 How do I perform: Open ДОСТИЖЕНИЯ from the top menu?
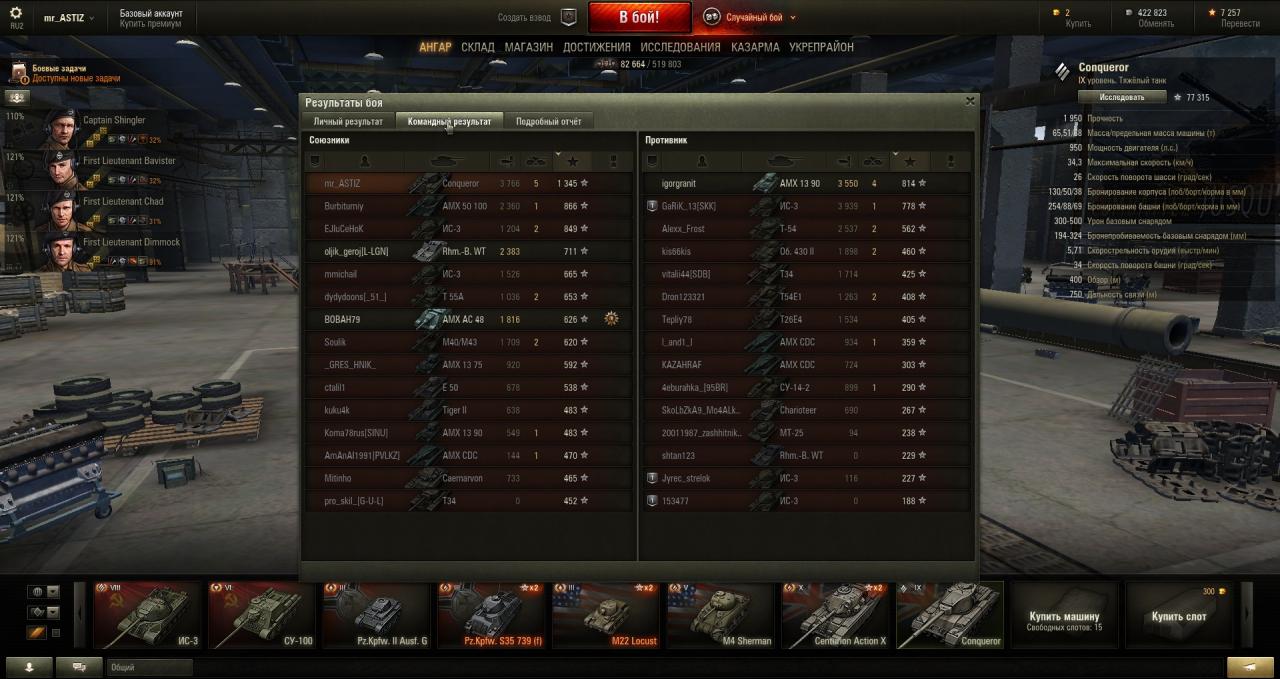596,47
